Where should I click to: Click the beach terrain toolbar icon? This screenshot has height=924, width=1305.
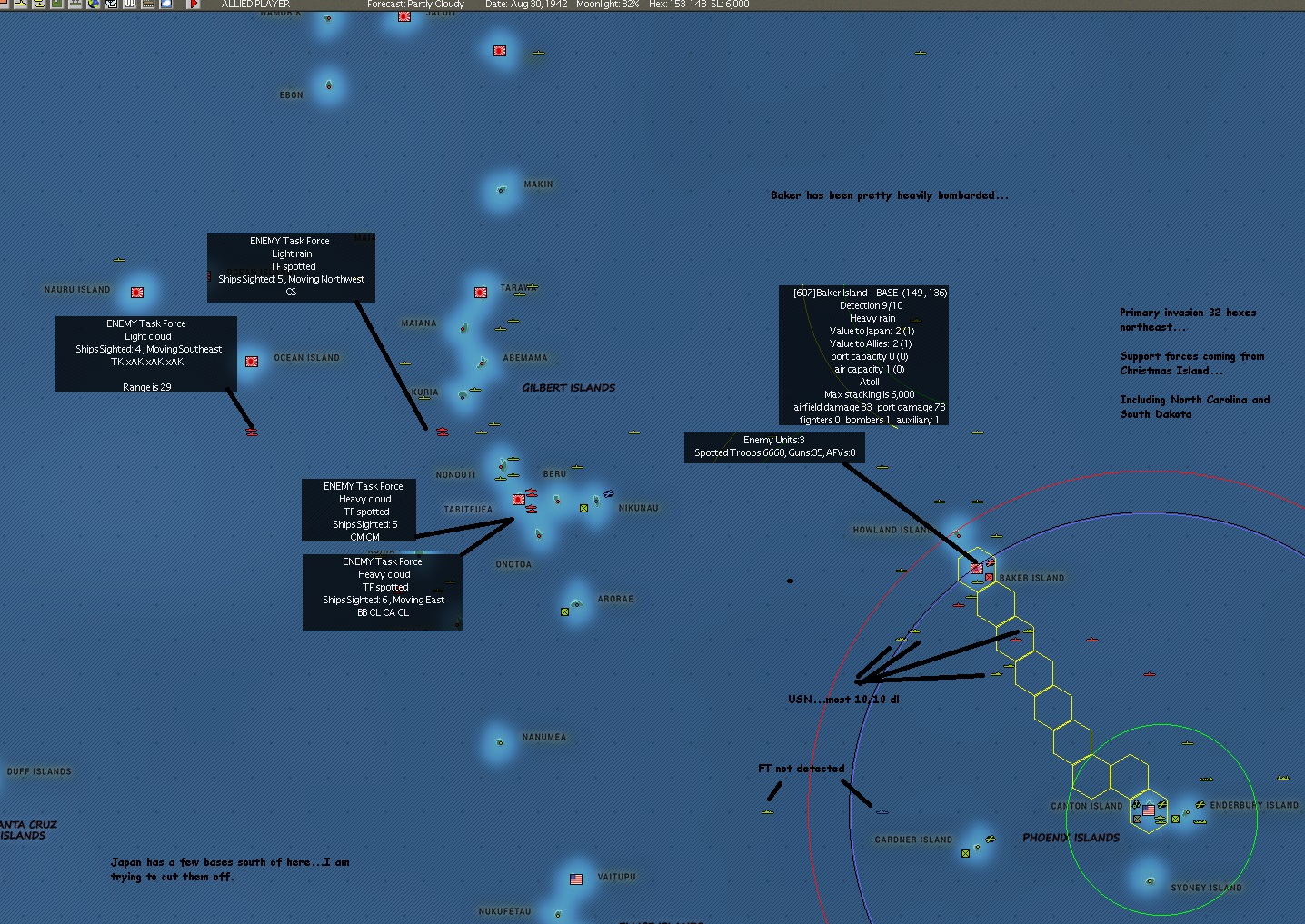[x=148, y=5]
